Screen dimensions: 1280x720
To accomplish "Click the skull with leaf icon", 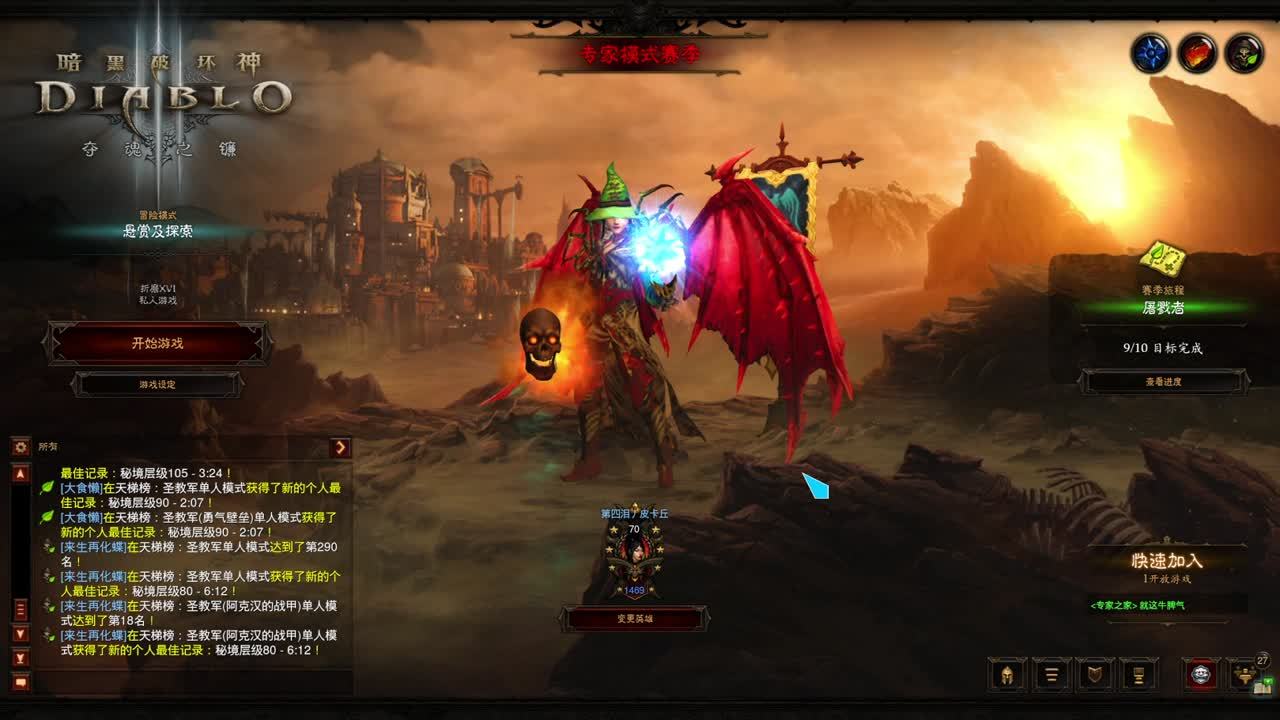I will [1244, 53].
